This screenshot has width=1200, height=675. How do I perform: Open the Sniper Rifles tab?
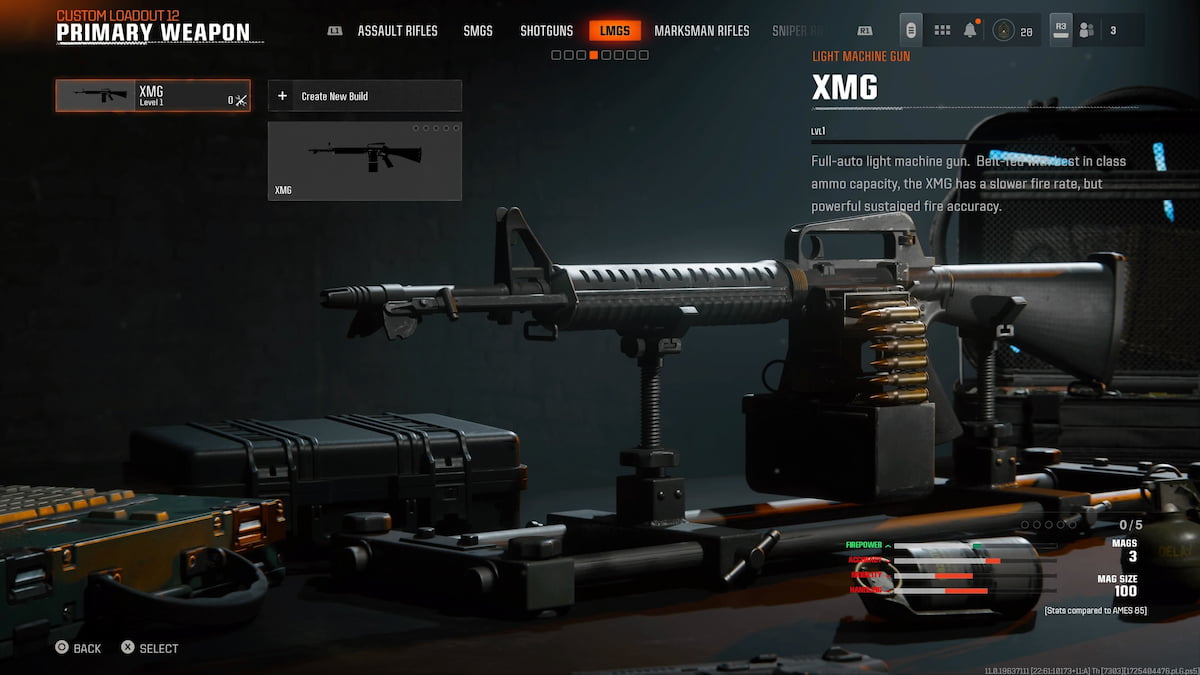[x=797, y=31]
